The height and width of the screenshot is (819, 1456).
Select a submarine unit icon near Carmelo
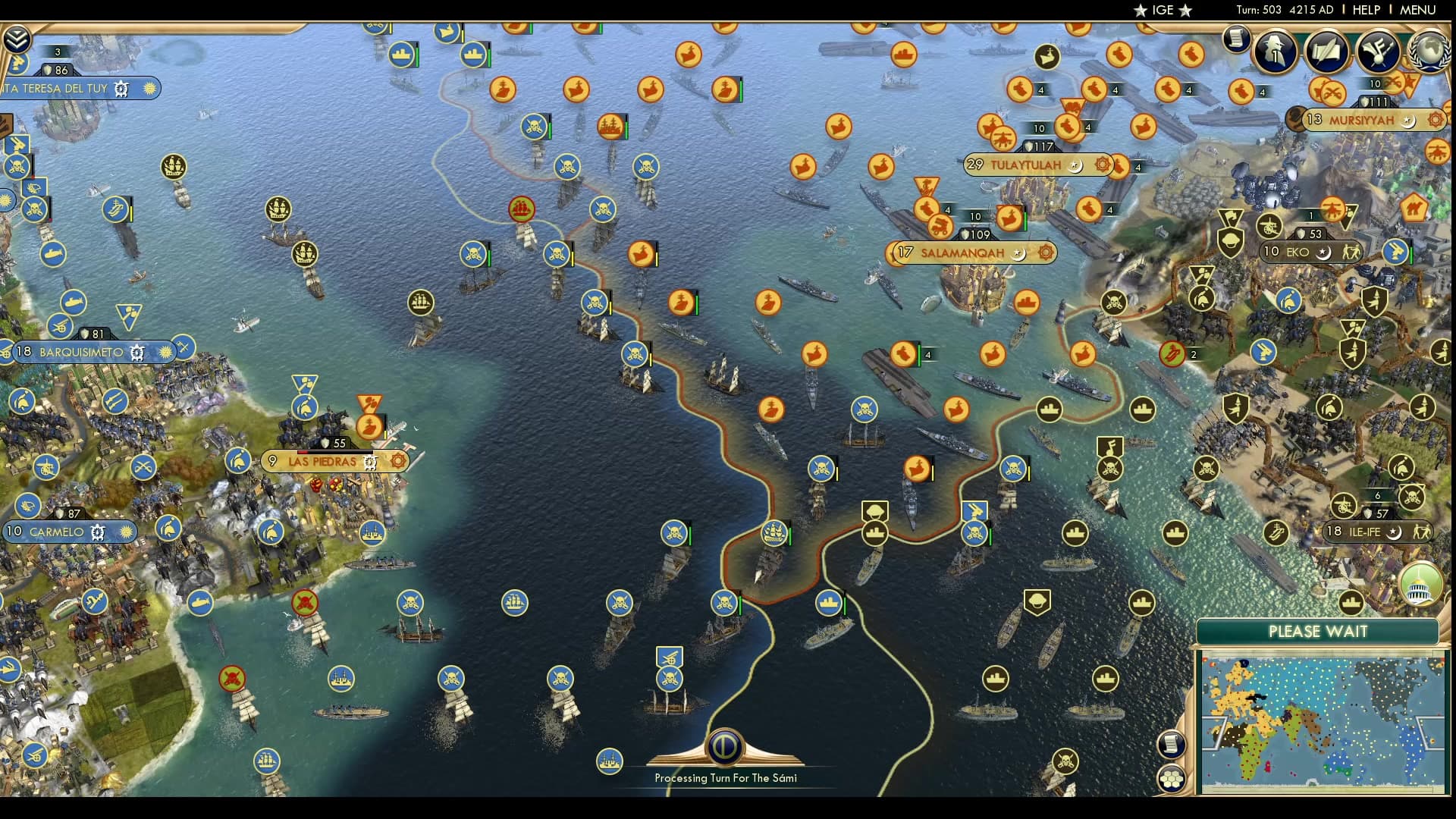click(200, 604)
